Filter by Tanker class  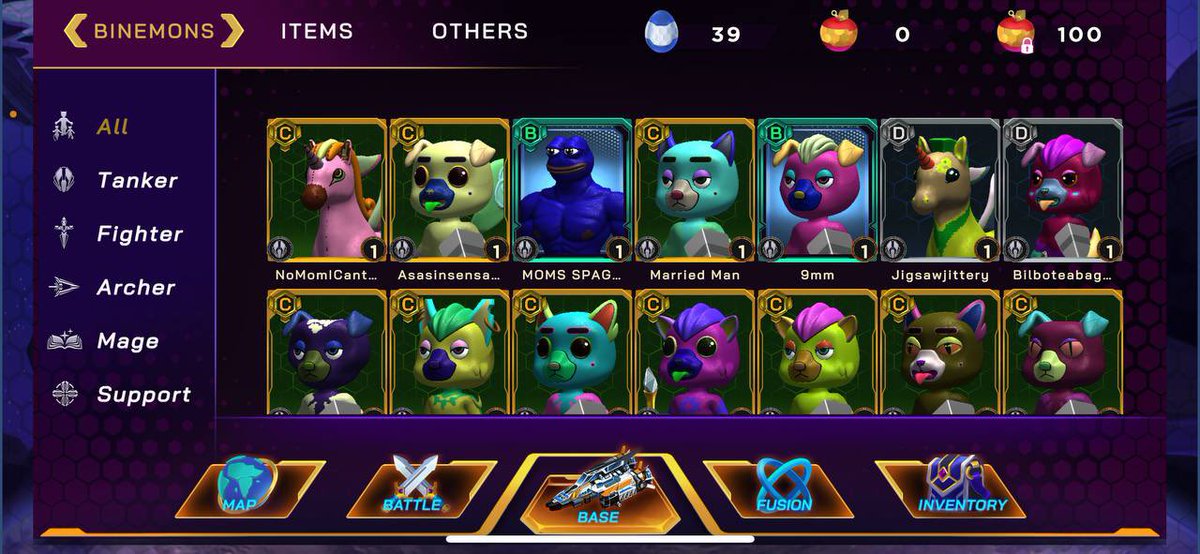(136, 181)
